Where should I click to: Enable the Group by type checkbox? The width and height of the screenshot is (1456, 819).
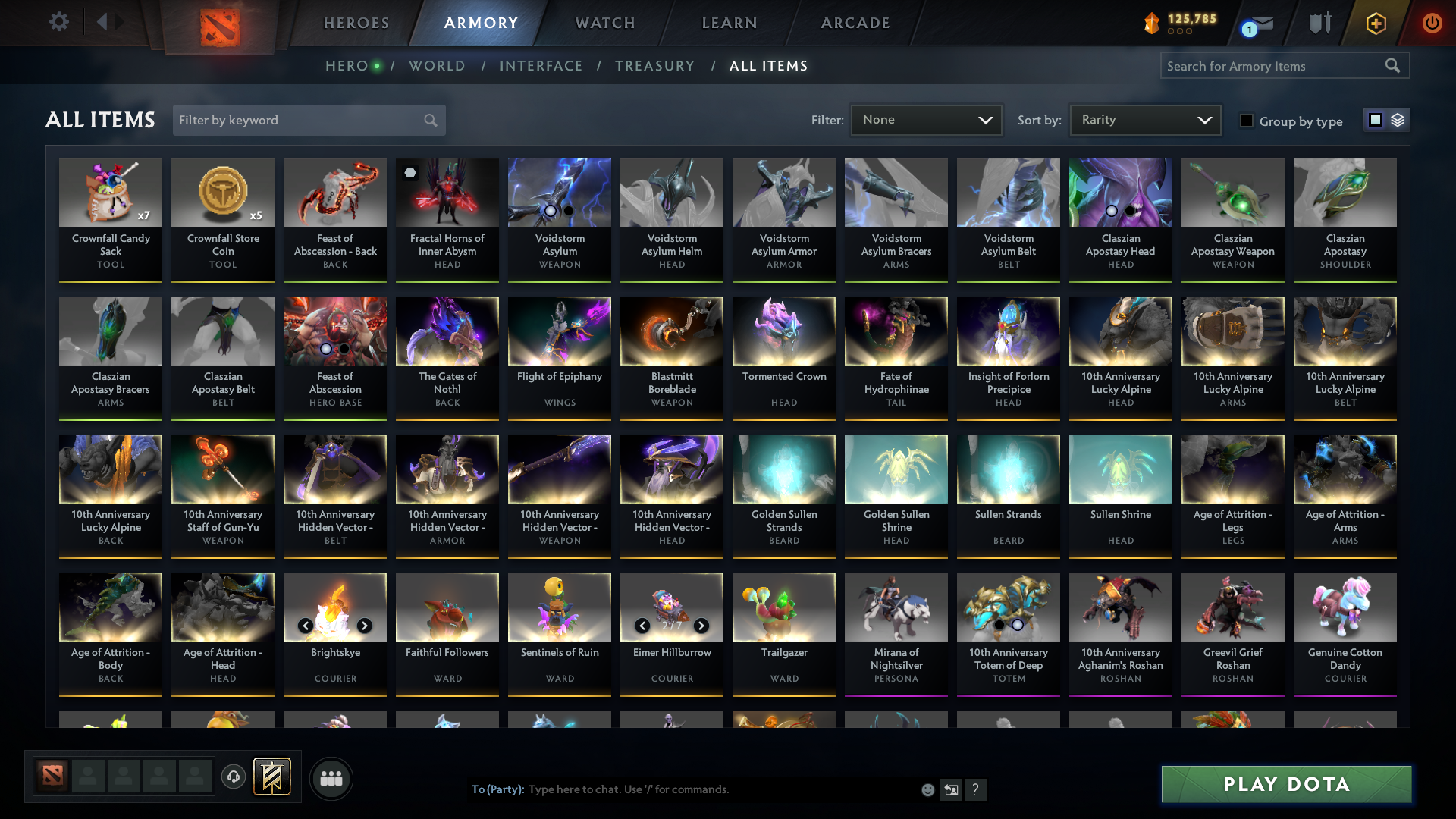point(1247,121)
